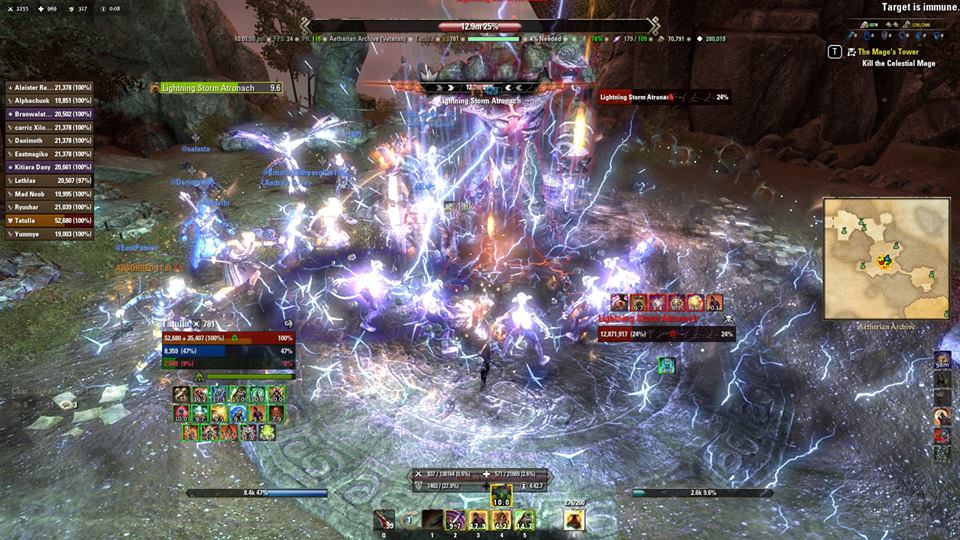Select Ryushar's row in the group list

point(50,207)
